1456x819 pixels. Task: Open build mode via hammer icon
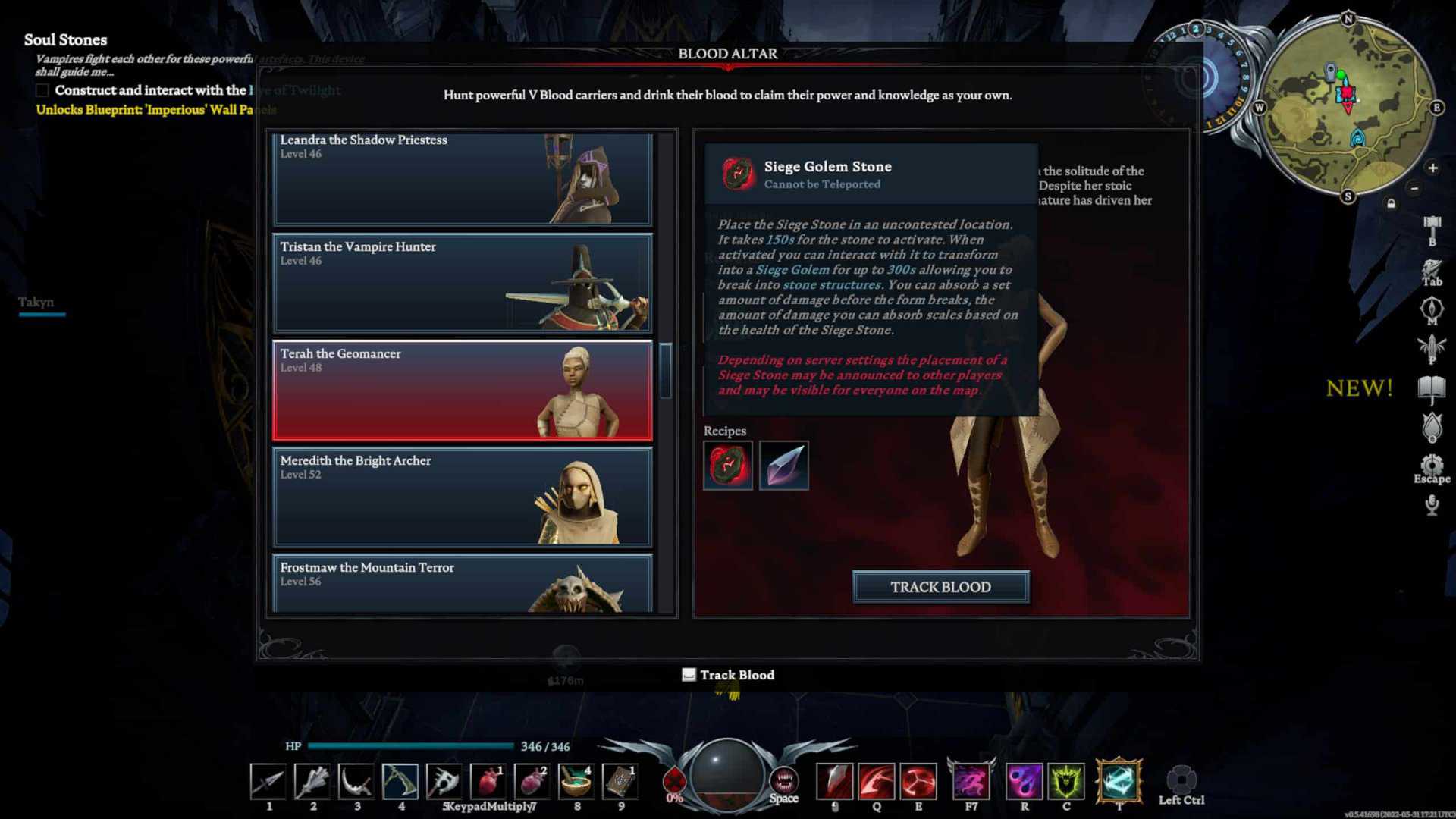click(x=1432, y=226)
